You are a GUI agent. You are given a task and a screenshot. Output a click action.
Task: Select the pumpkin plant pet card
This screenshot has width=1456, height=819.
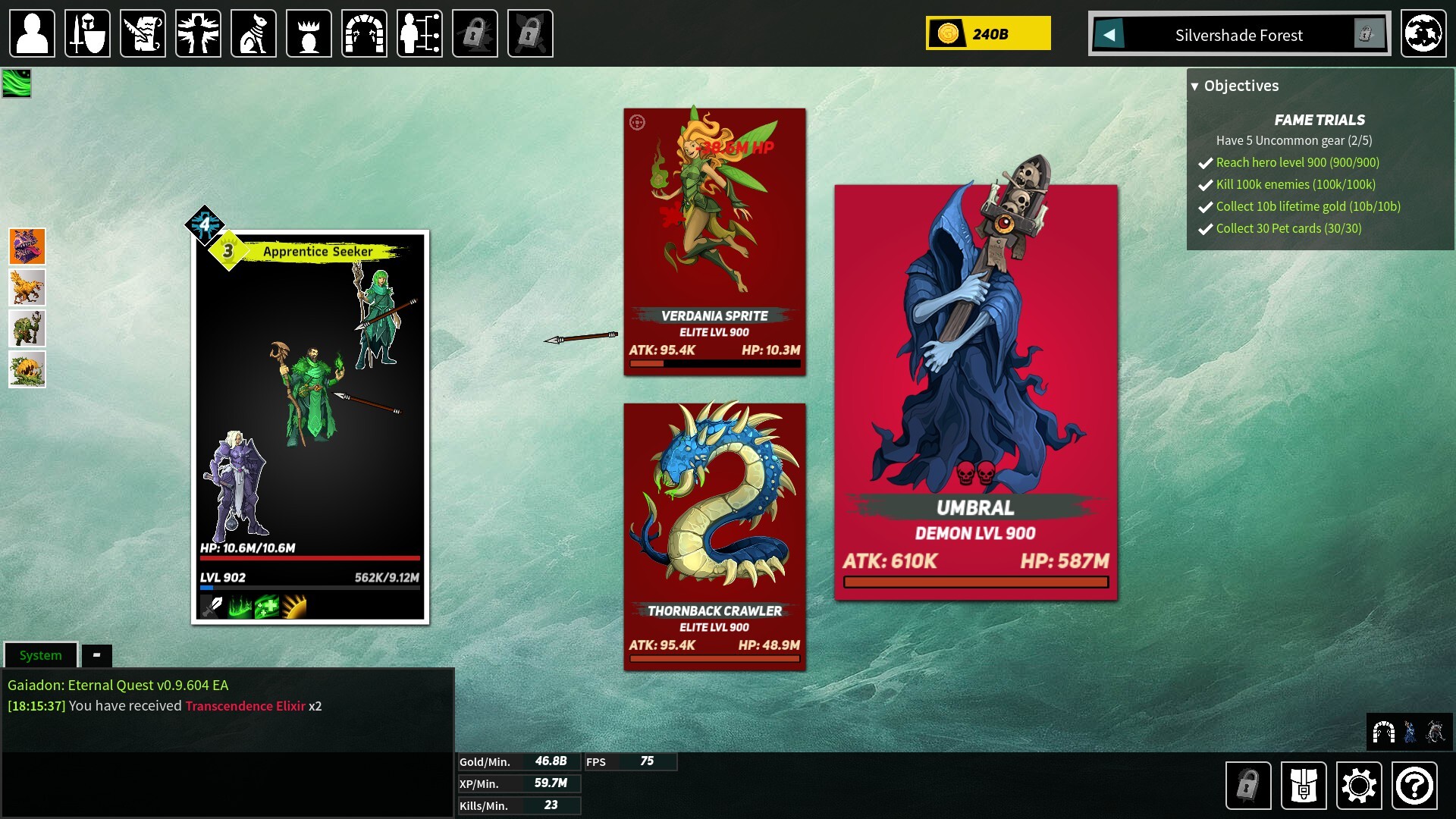tap(27, 369)
